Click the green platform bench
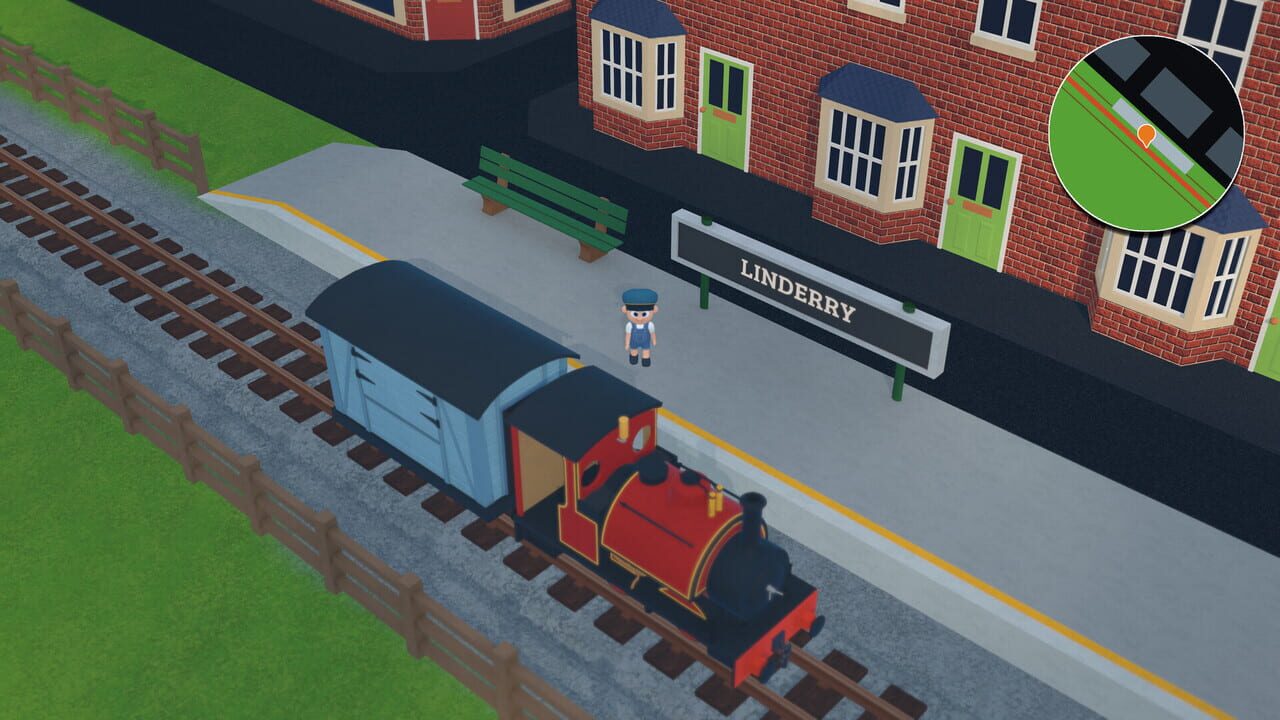This screenshot has width=1280, height=720. click(545, 195)
